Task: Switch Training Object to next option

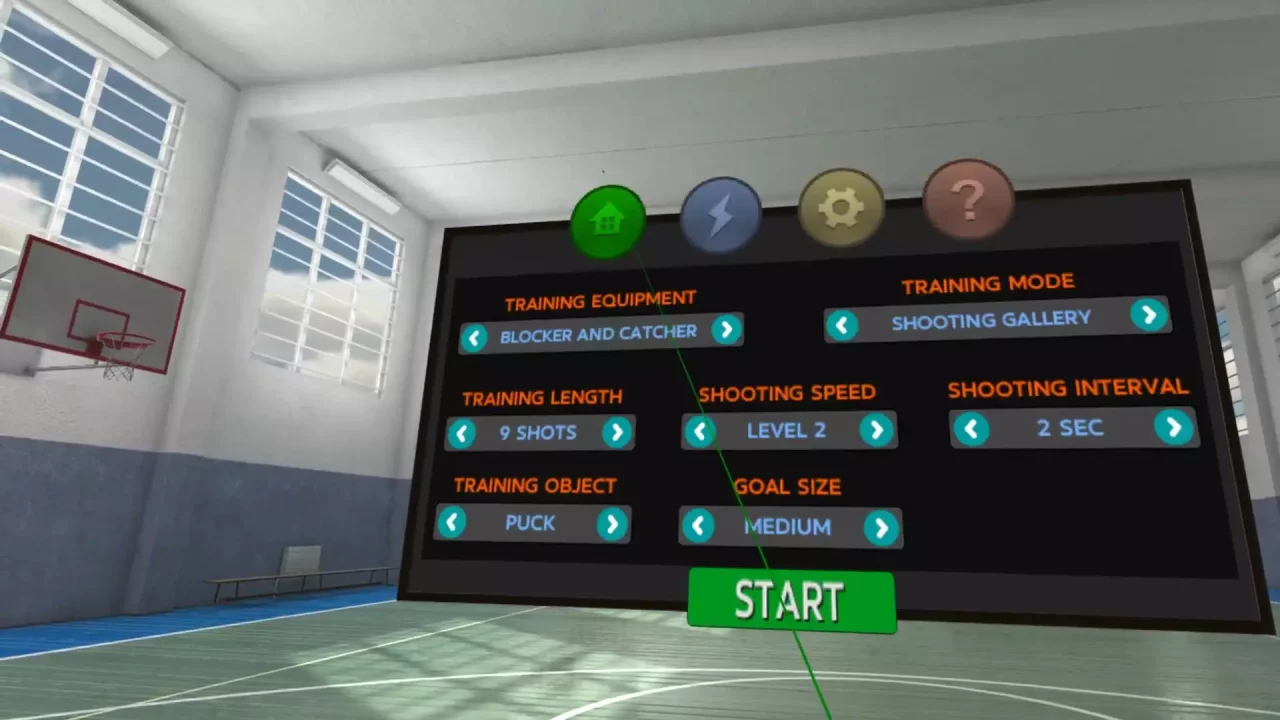Action: pyautogui.click(x=610, y=524)
